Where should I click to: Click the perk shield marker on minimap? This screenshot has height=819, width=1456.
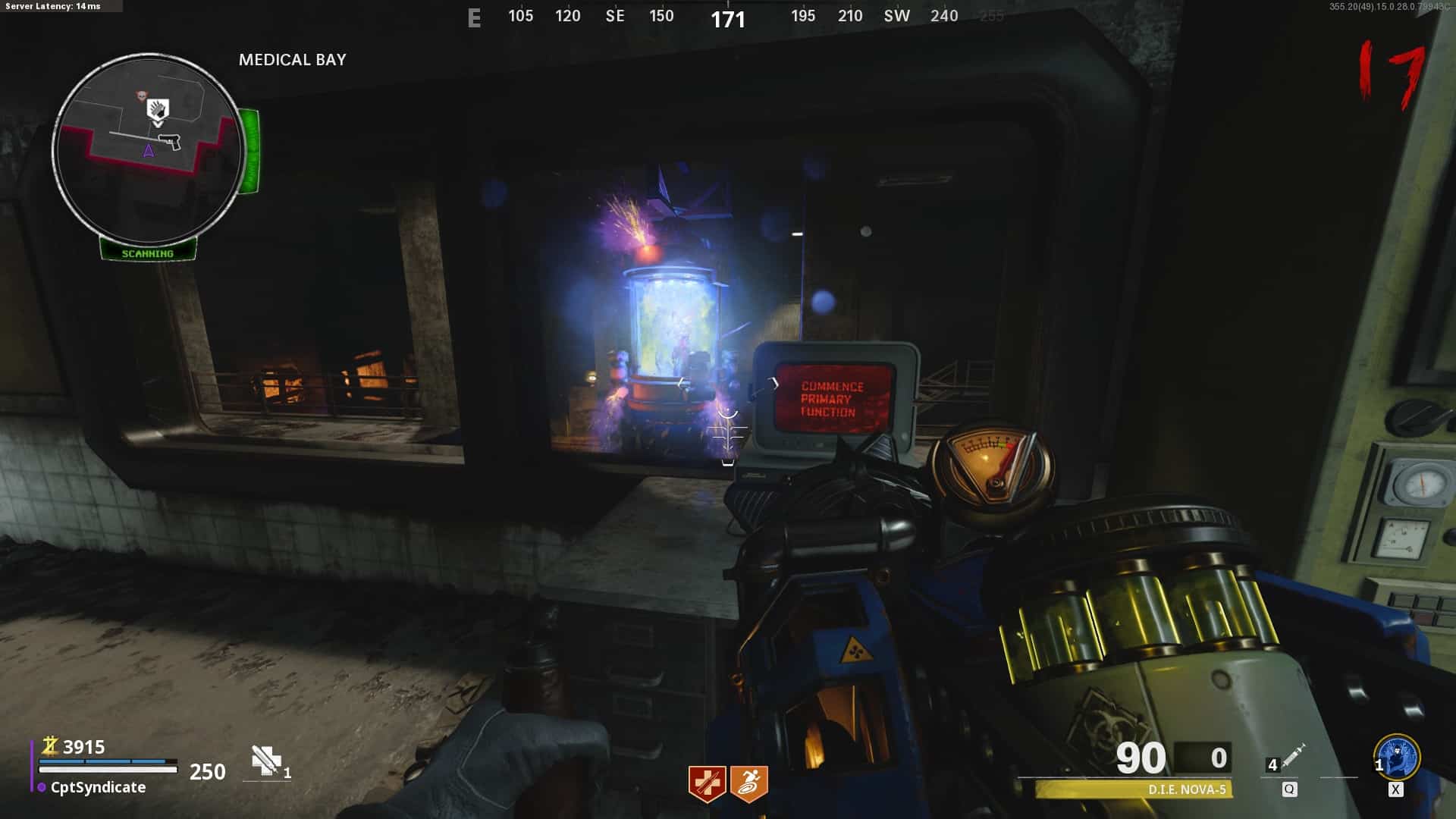pos(157,110)
